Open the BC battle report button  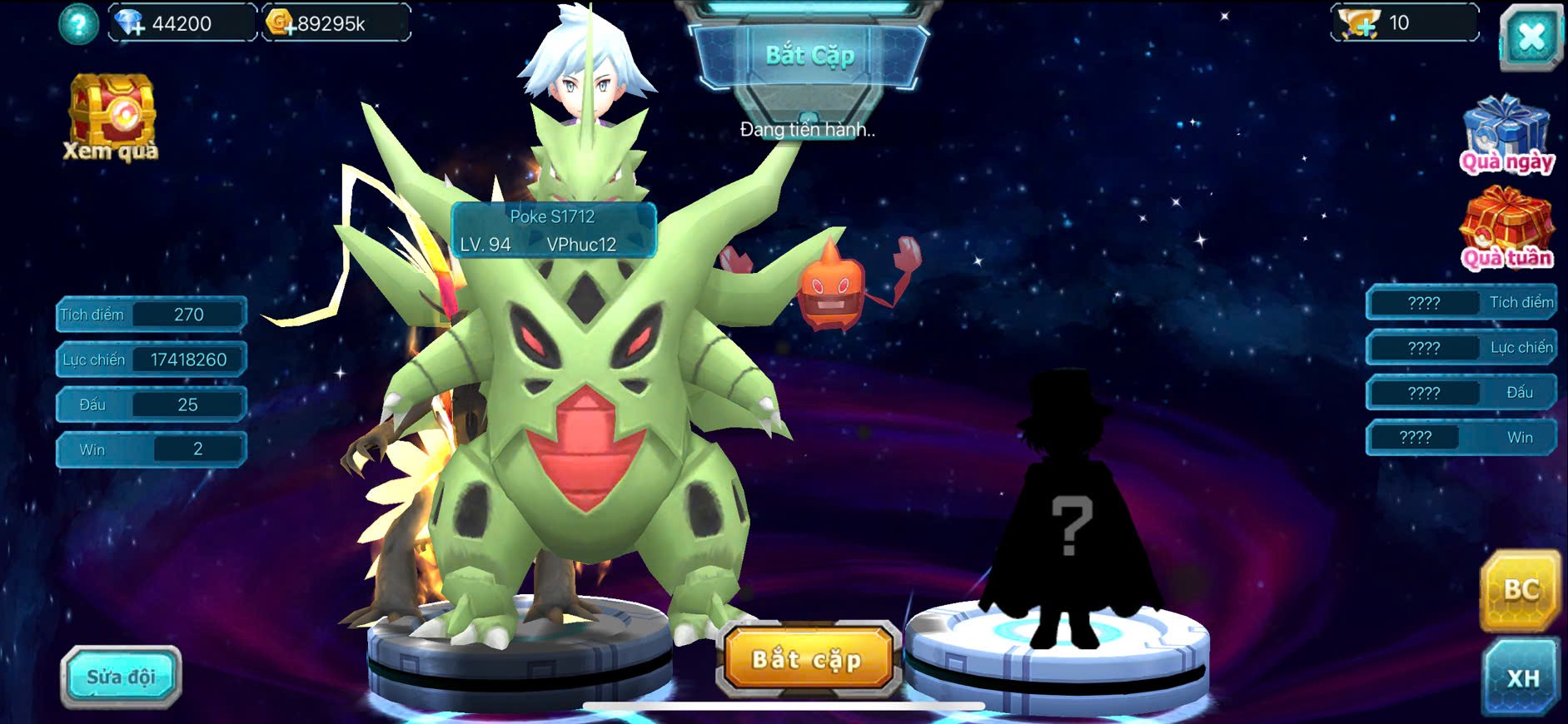tap(1520, 590)
